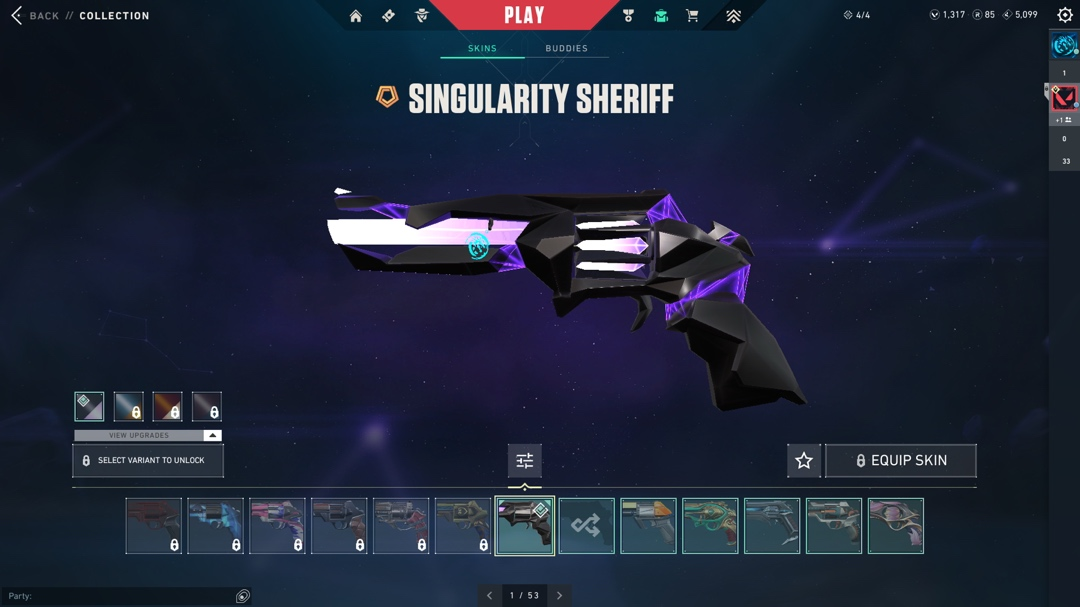Open the home screen via house icon
The height and width of the screenshot is (607, 1080).
356,16
